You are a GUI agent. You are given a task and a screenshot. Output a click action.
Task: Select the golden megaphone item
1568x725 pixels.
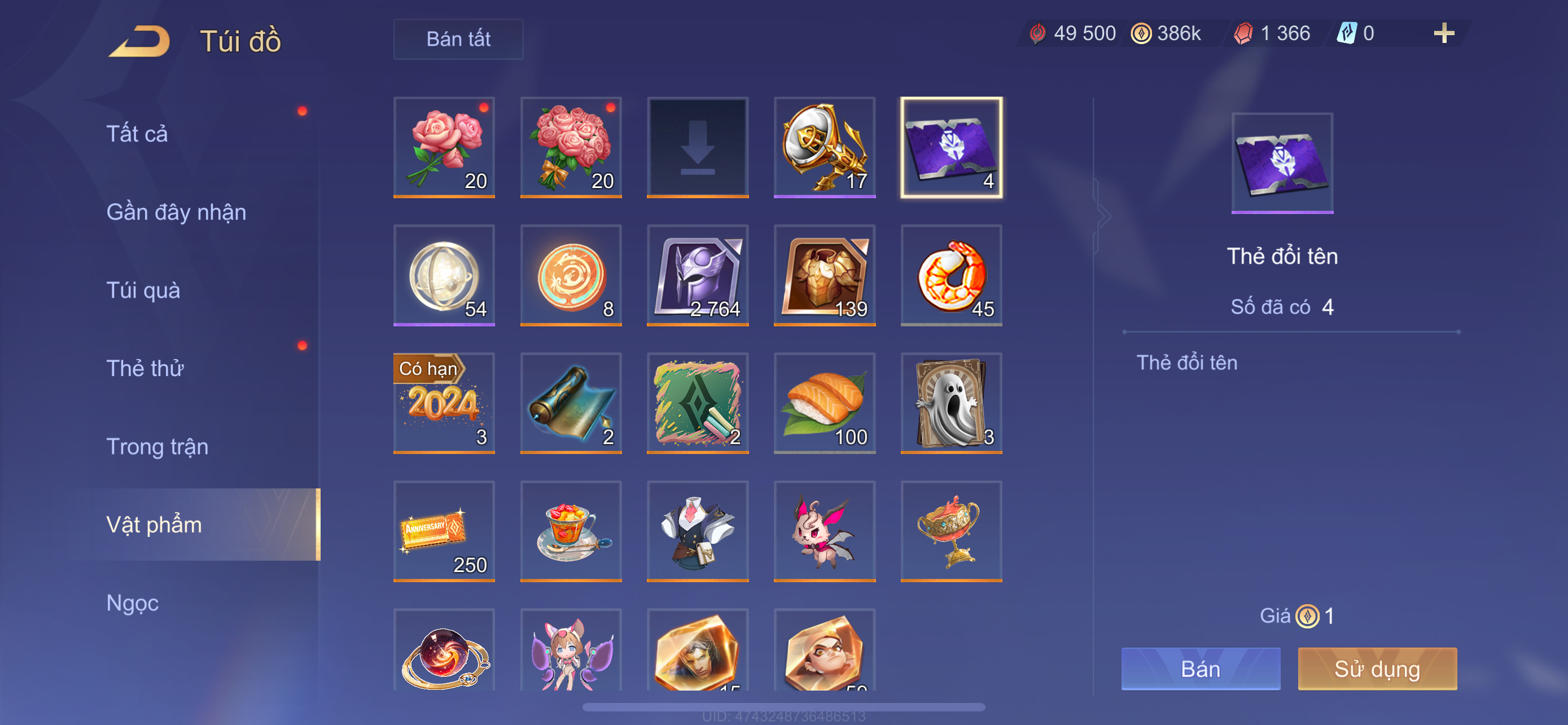[x=824, y=147]
